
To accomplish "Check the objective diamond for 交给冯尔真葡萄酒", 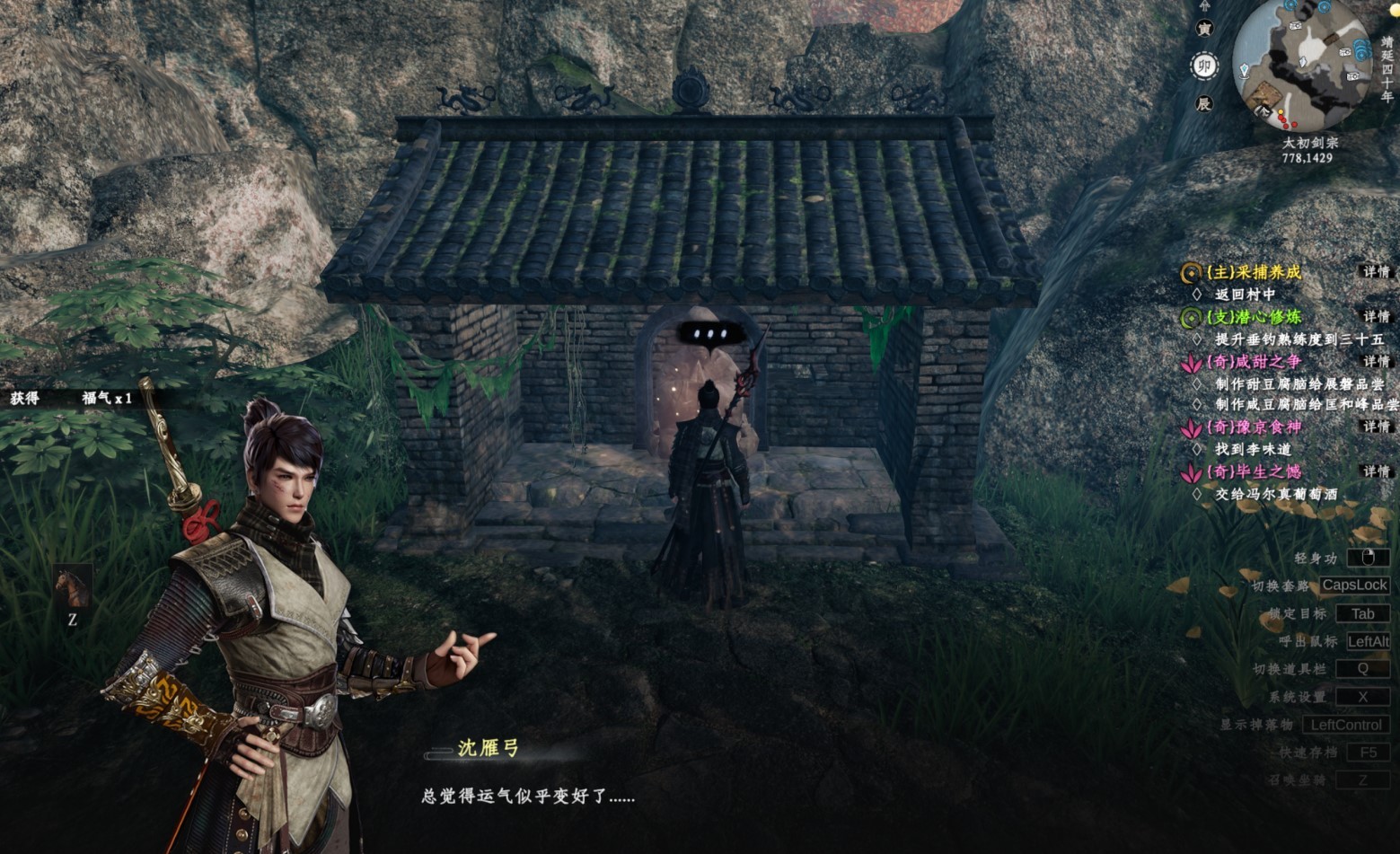I will point(1198,490).
